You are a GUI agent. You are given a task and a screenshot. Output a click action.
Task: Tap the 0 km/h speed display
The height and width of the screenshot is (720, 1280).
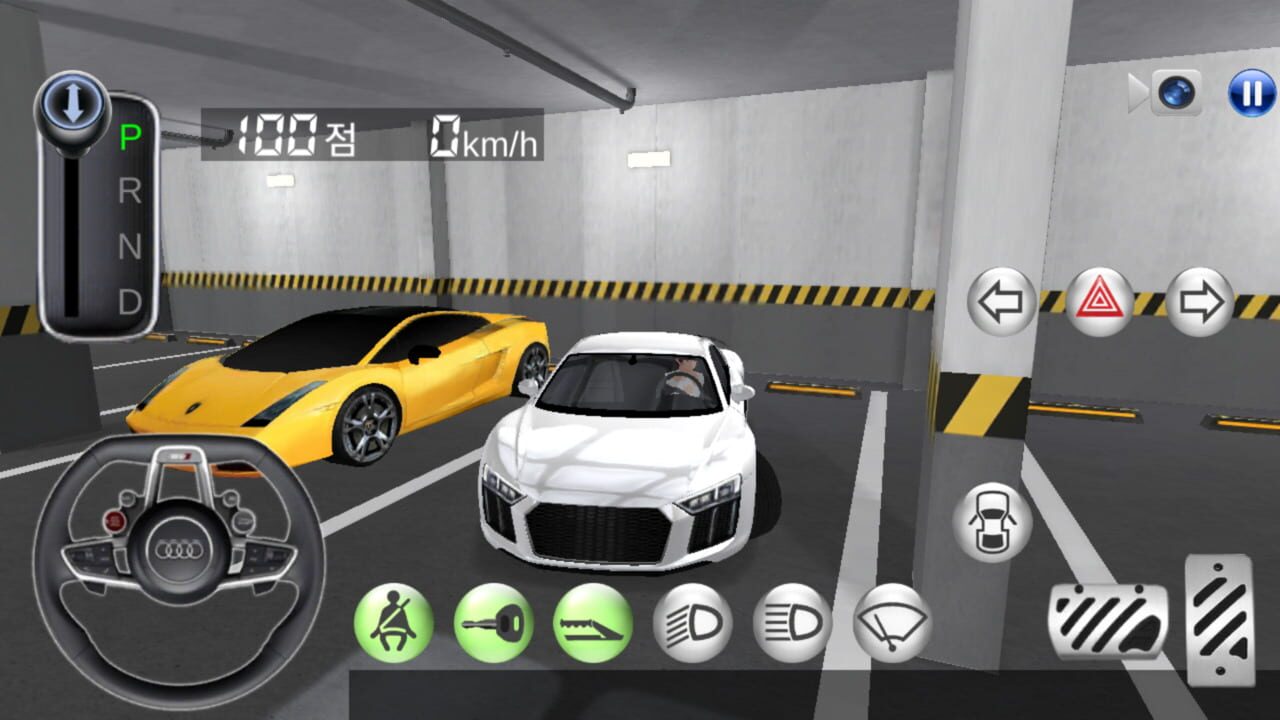tap(482, 138)
